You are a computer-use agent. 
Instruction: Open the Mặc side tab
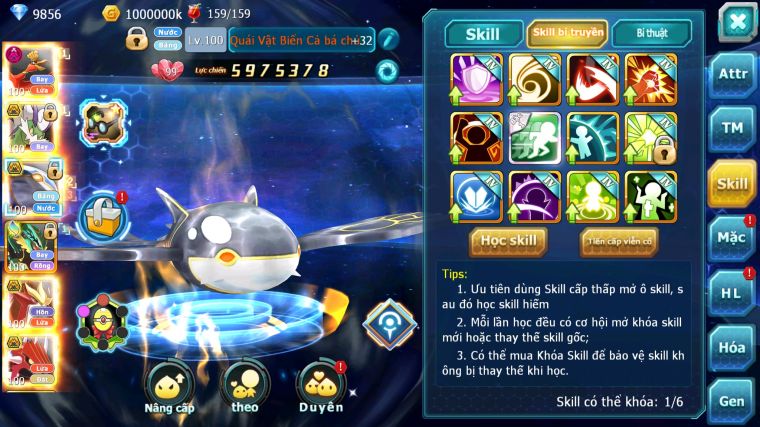click(x=732, y=238)
